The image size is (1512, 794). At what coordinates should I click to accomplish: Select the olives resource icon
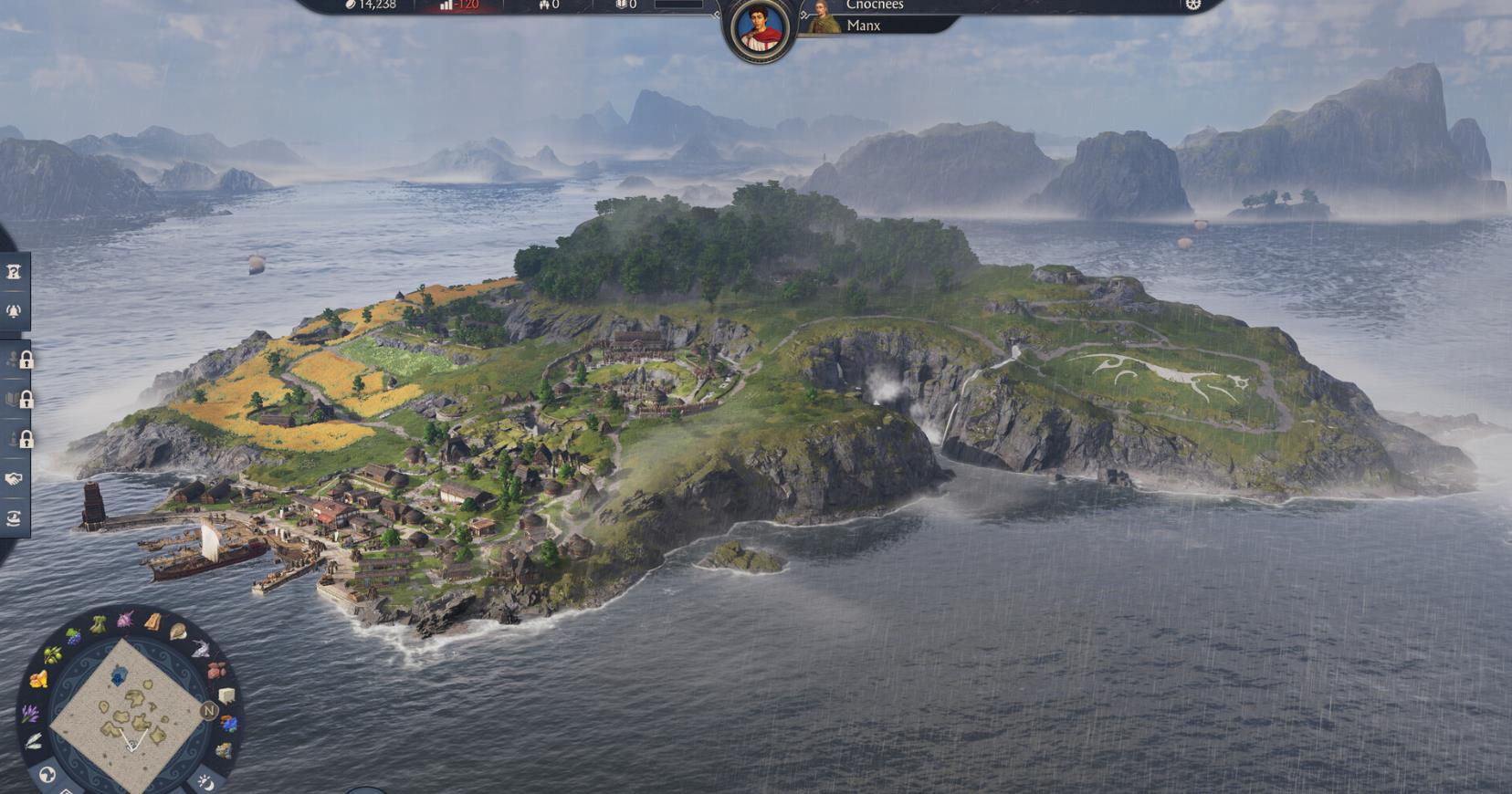point(53,654)
